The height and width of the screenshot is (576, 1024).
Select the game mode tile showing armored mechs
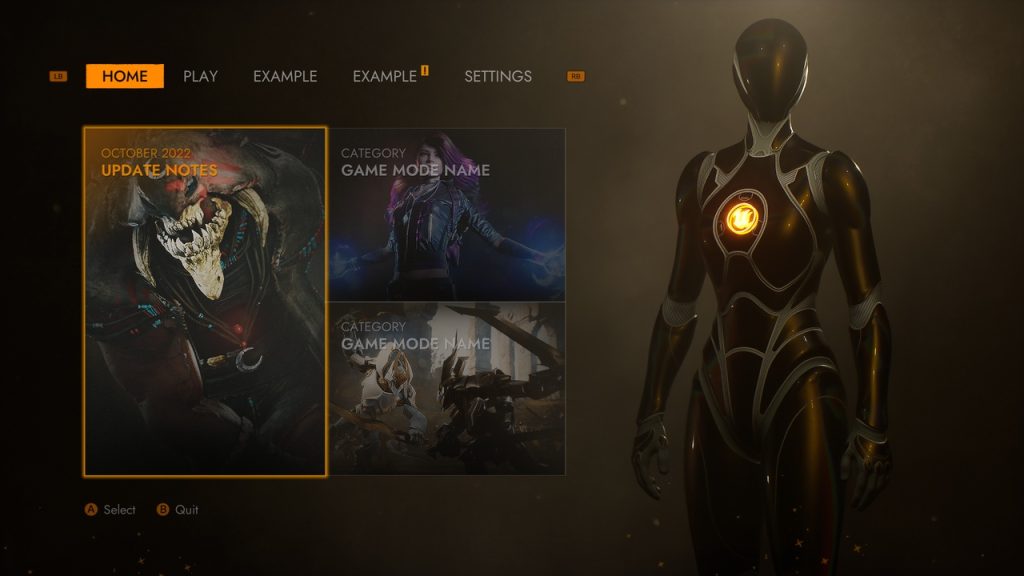coord(447,388)
